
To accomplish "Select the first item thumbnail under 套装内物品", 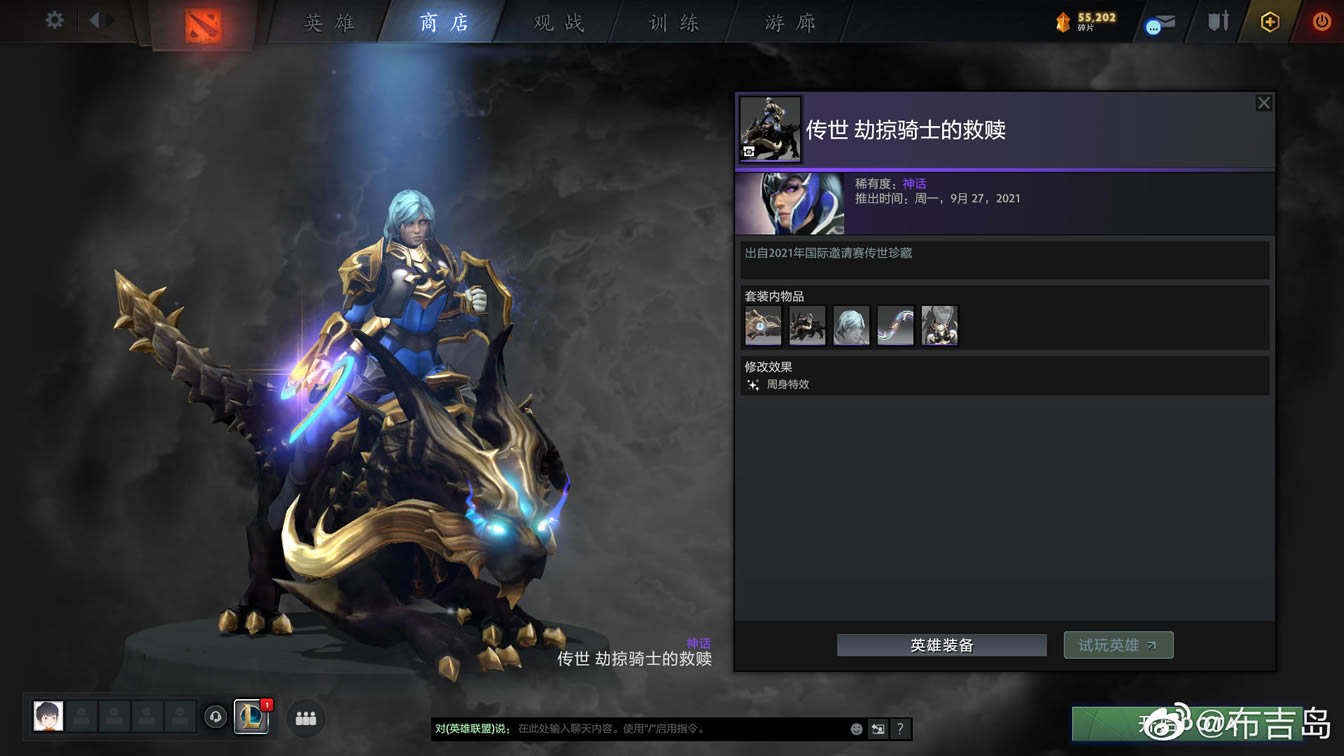I will pos(762,325).
